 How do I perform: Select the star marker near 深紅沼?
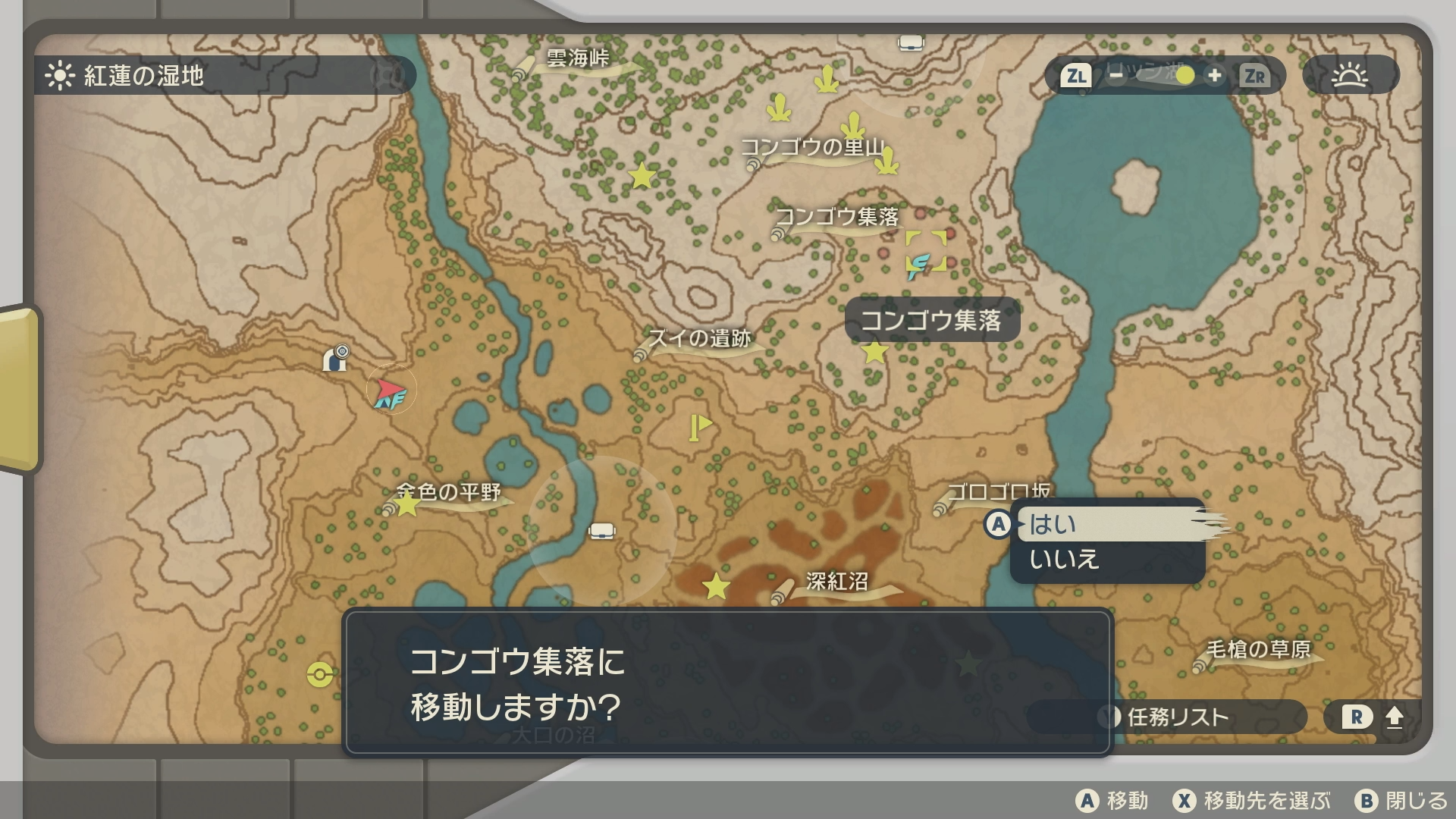(716, 586)
